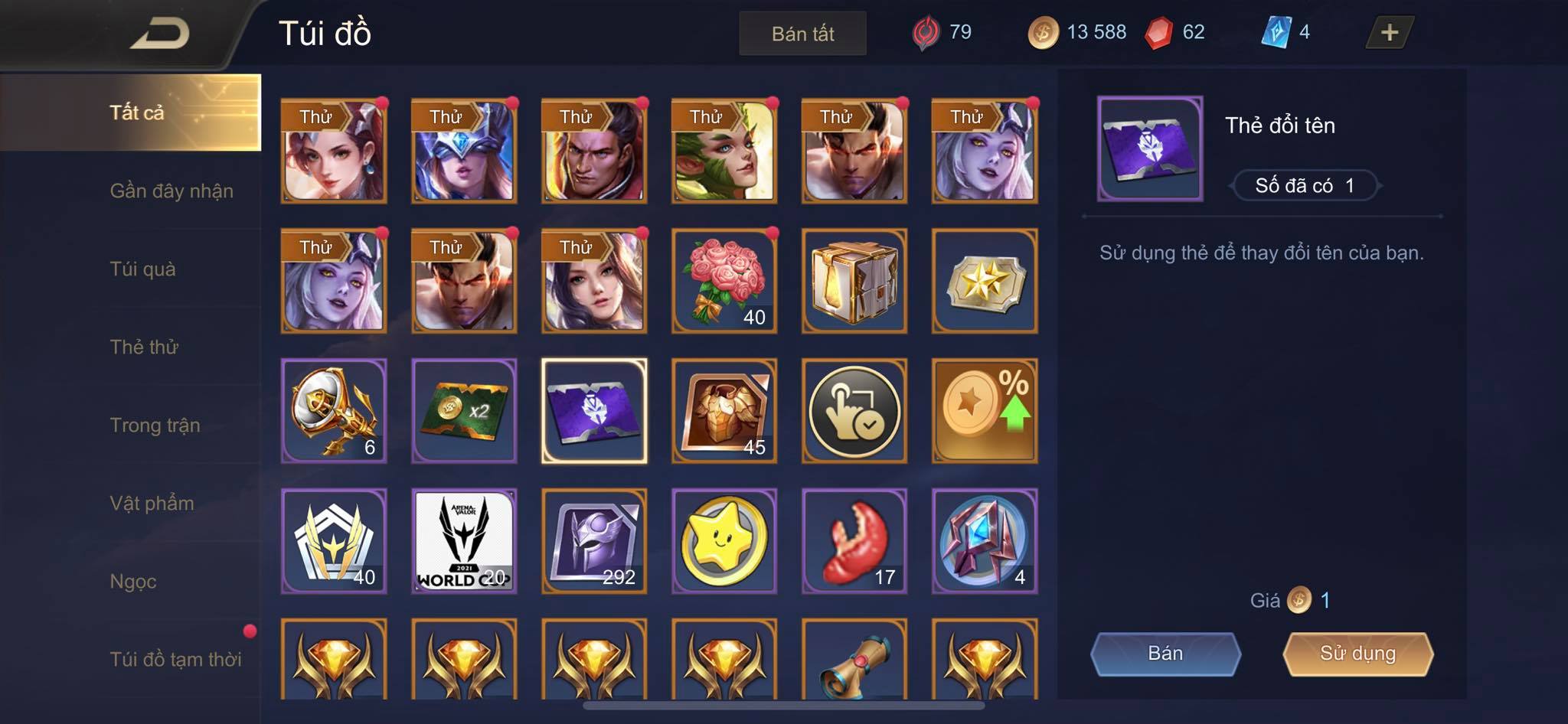Select the gold coin percent boost item
Viewport: 1568px width, 724px height.
click(985, 411)
